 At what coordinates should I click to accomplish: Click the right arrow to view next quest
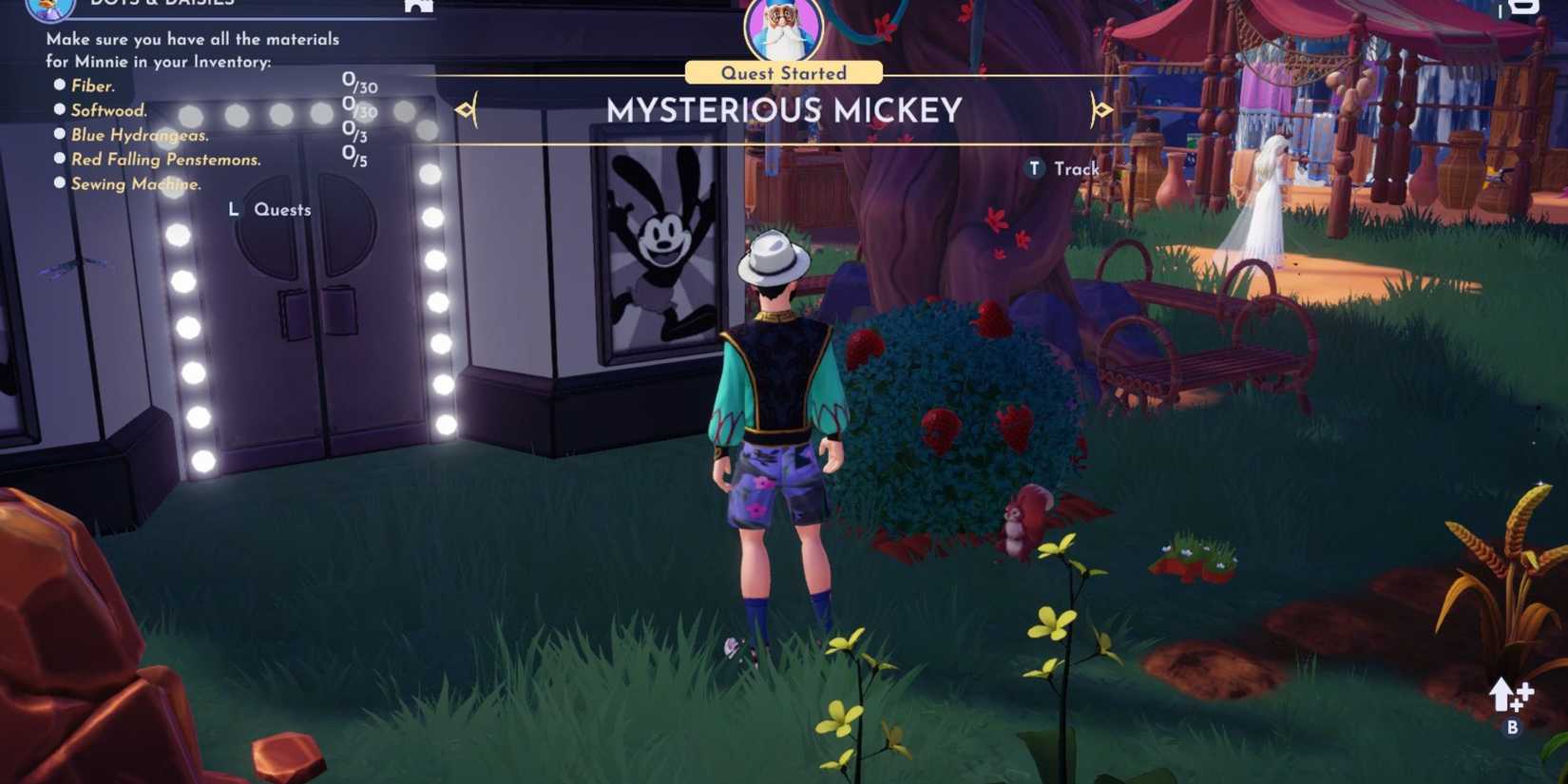coord(1102,108)
